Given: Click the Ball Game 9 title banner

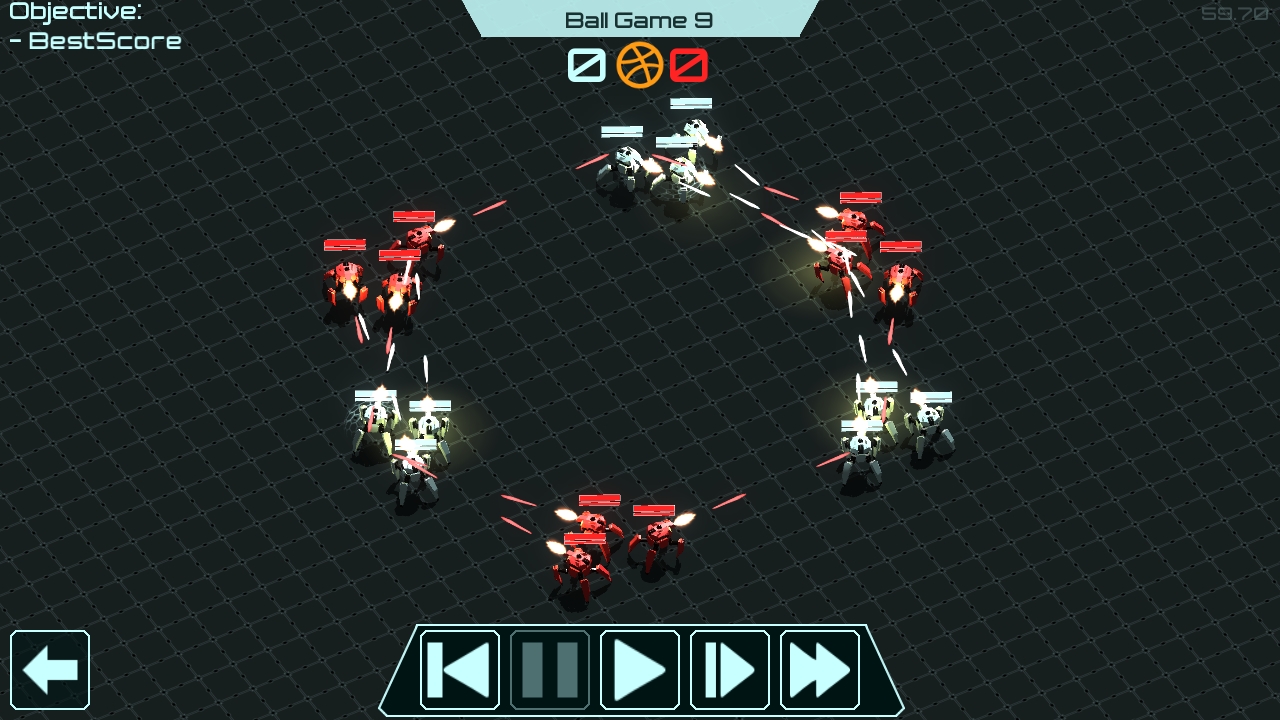Looking at the screenshot, I should (640, 18).
